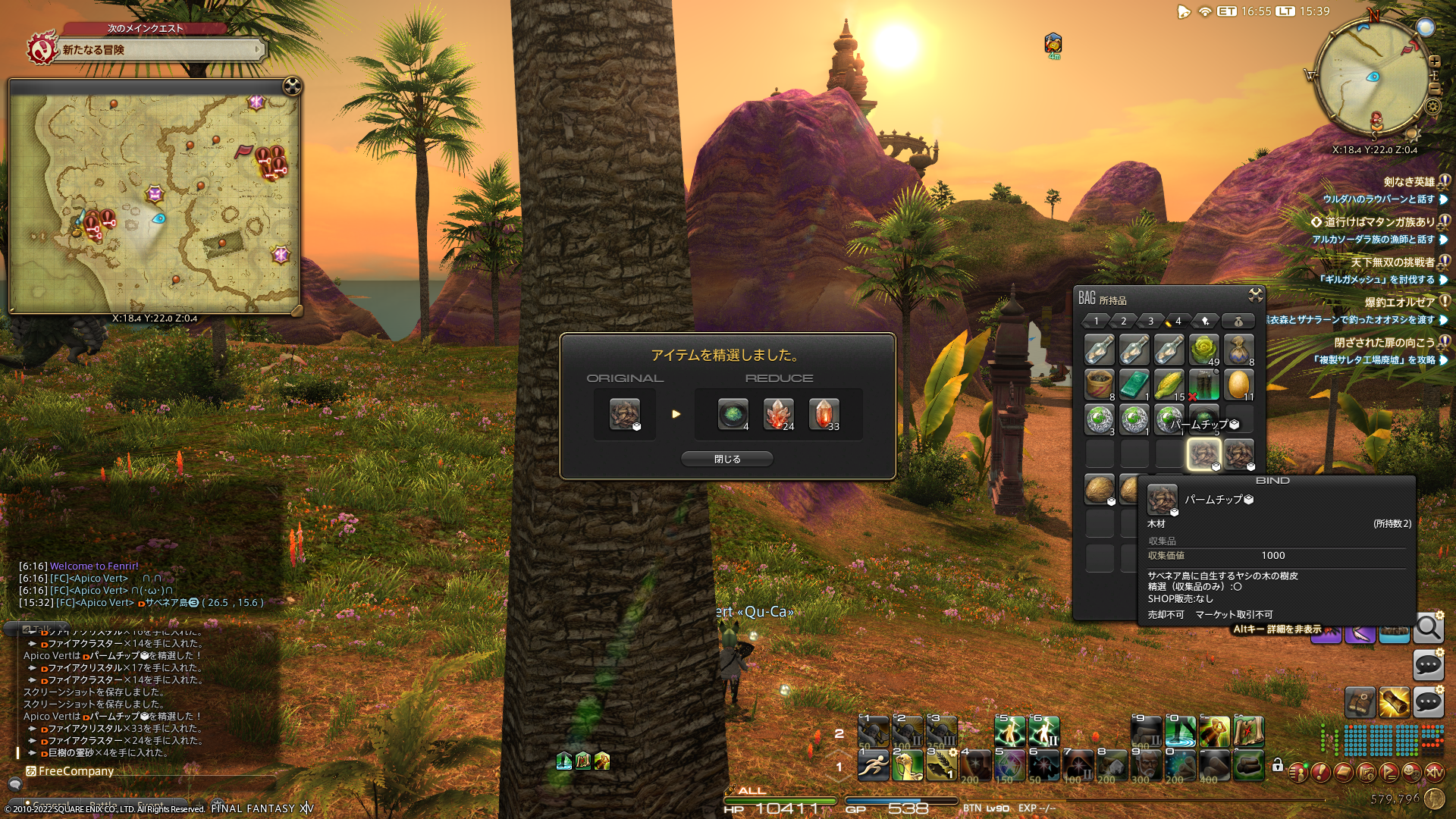Viewport: 1456px width, 819px height.
Task: Close the map window
Action: 292,86
